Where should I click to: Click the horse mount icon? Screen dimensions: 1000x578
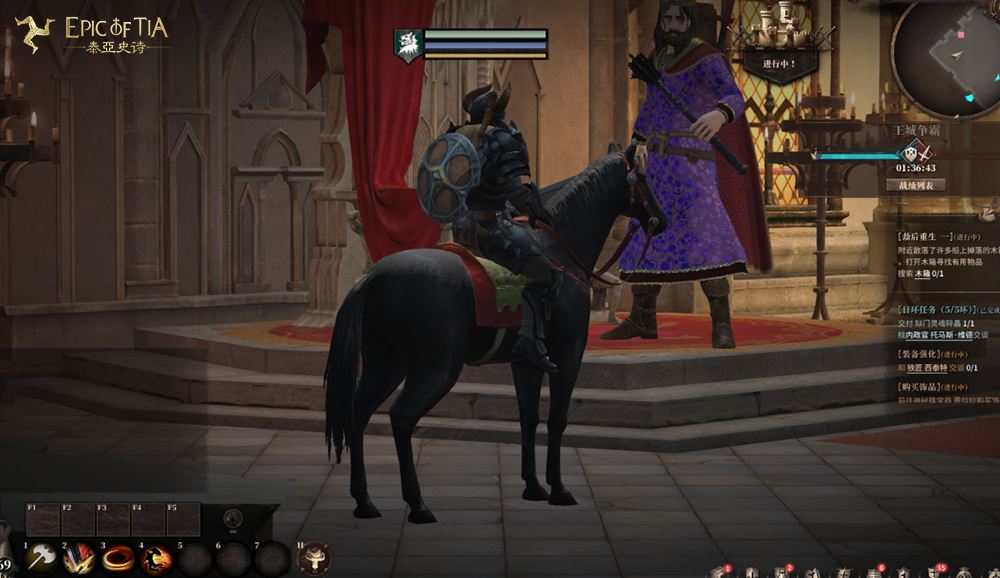(x=313, y=557)
